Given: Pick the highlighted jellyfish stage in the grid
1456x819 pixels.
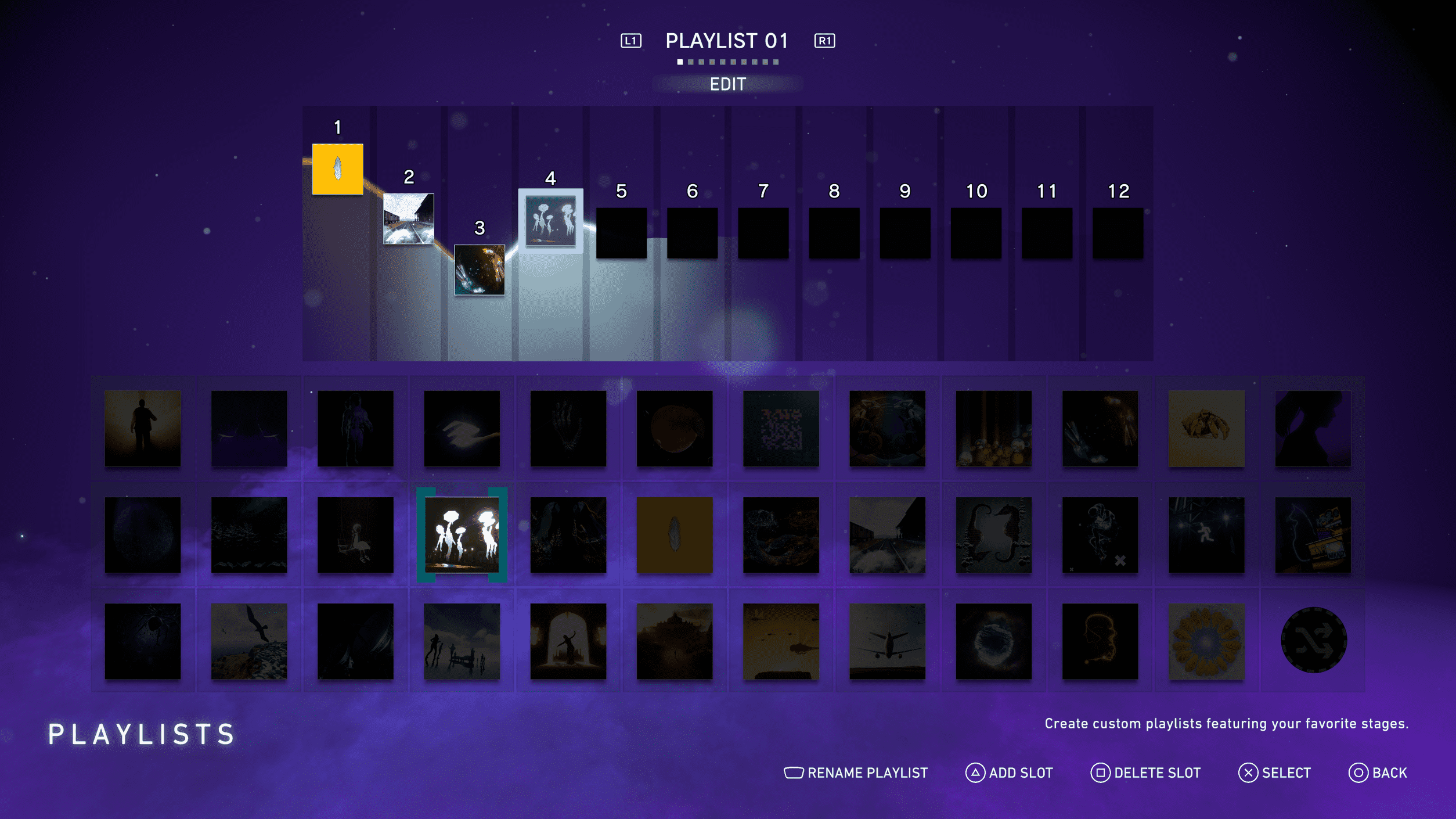Looking at the screenshot, I should [462, 535].
